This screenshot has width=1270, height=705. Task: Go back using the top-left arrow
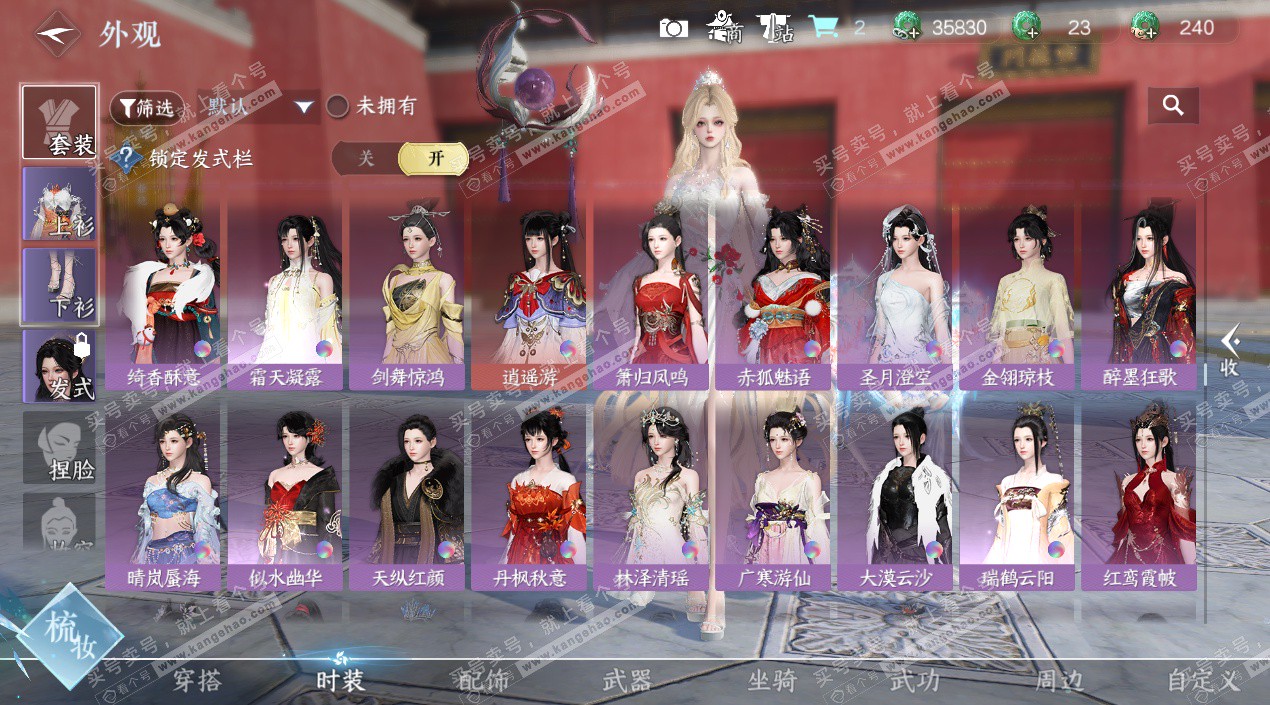(57, 33)
